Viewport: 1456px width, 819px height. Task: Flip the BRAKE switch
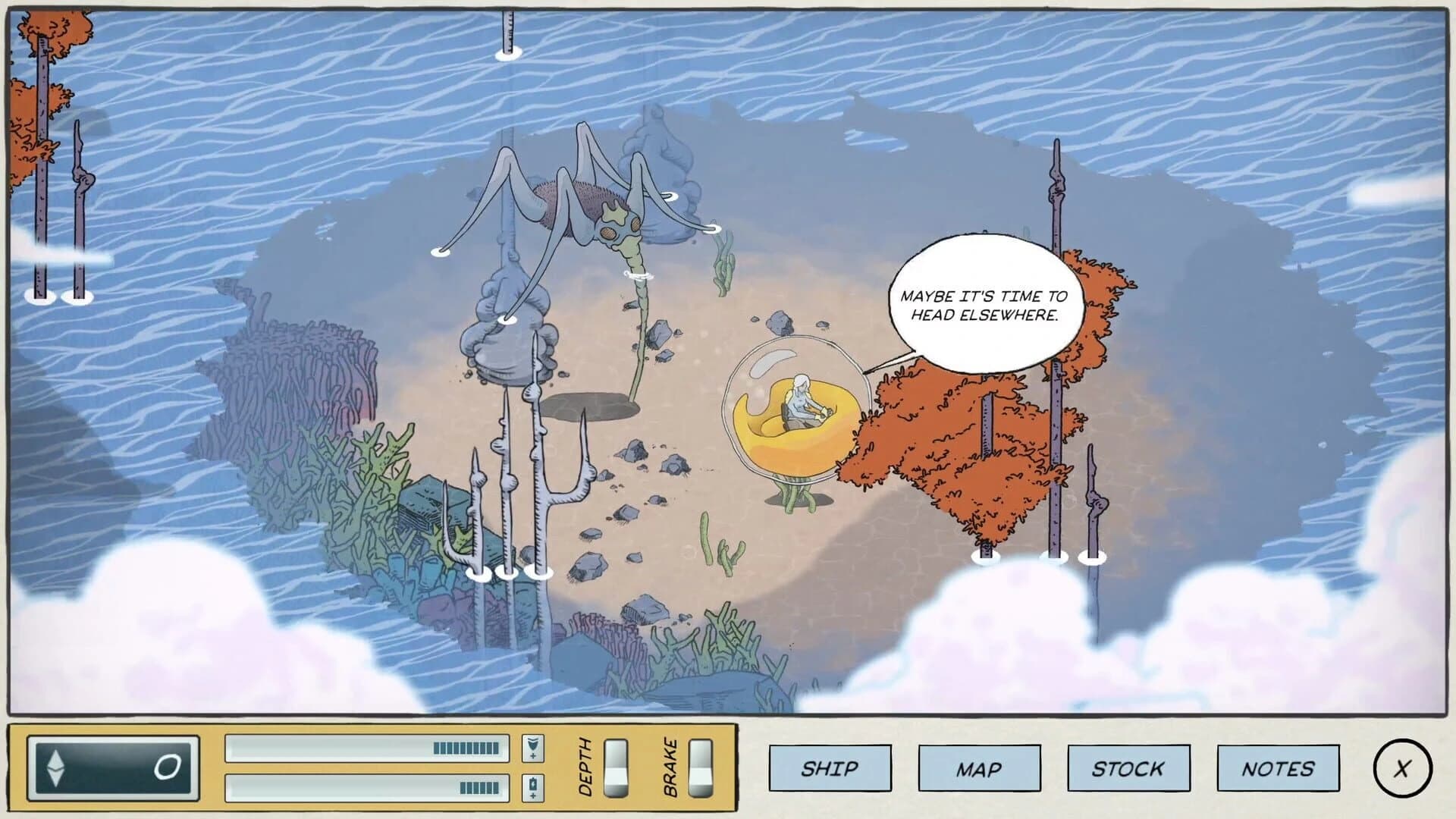coord(699,768)
